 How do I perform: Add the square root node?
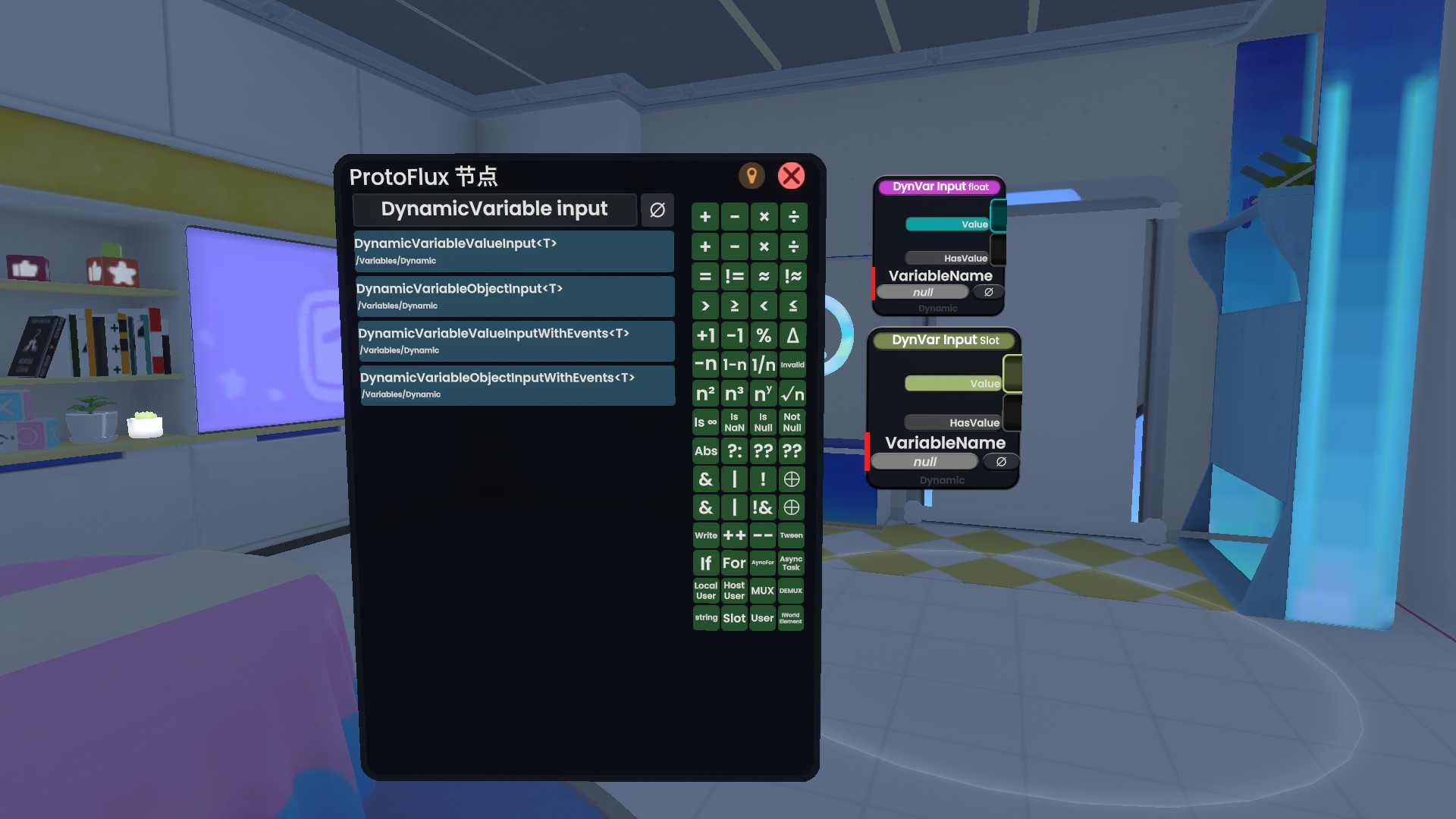(x=792, y=394)
